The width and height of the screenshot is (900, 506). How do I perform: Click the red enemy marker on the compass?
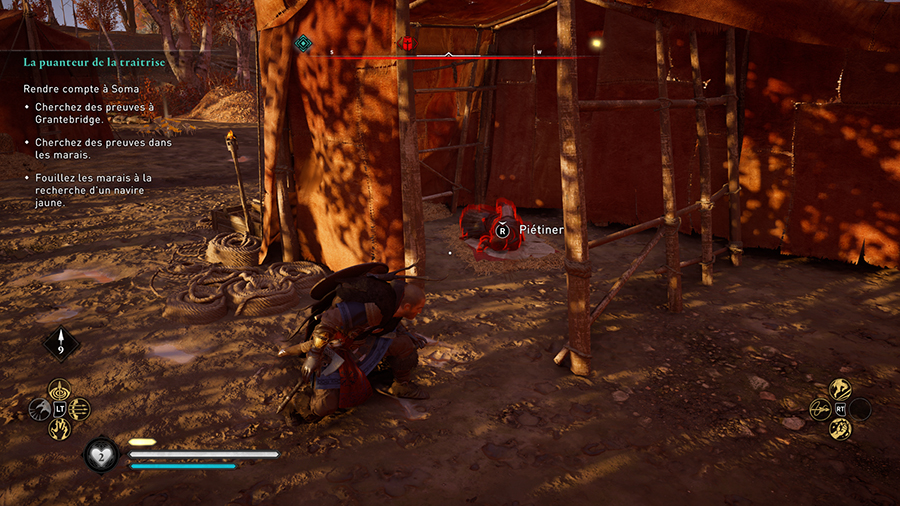pyautogui.click(x=407, y=43)
